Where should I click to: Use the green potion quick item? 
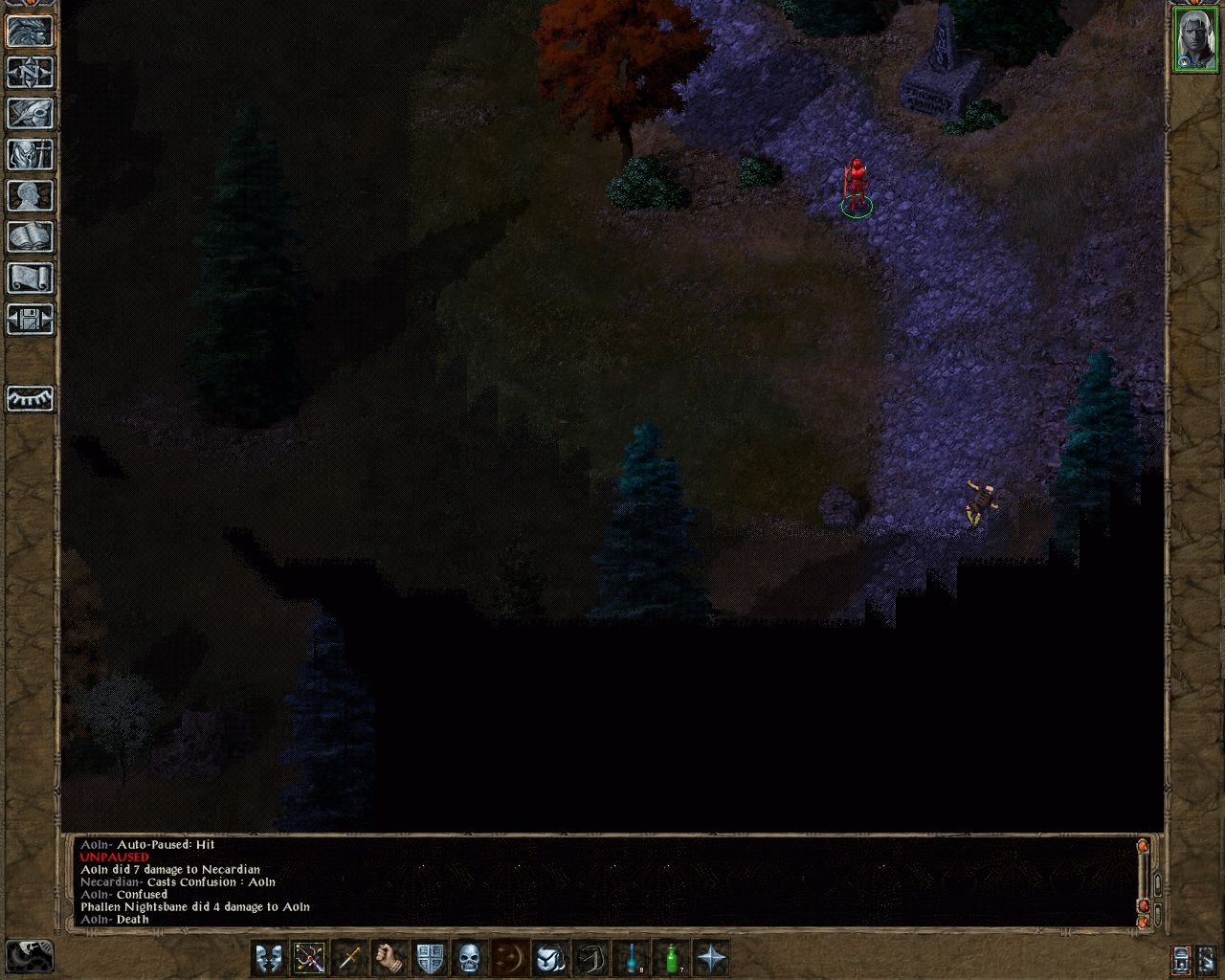pos(671,957)
